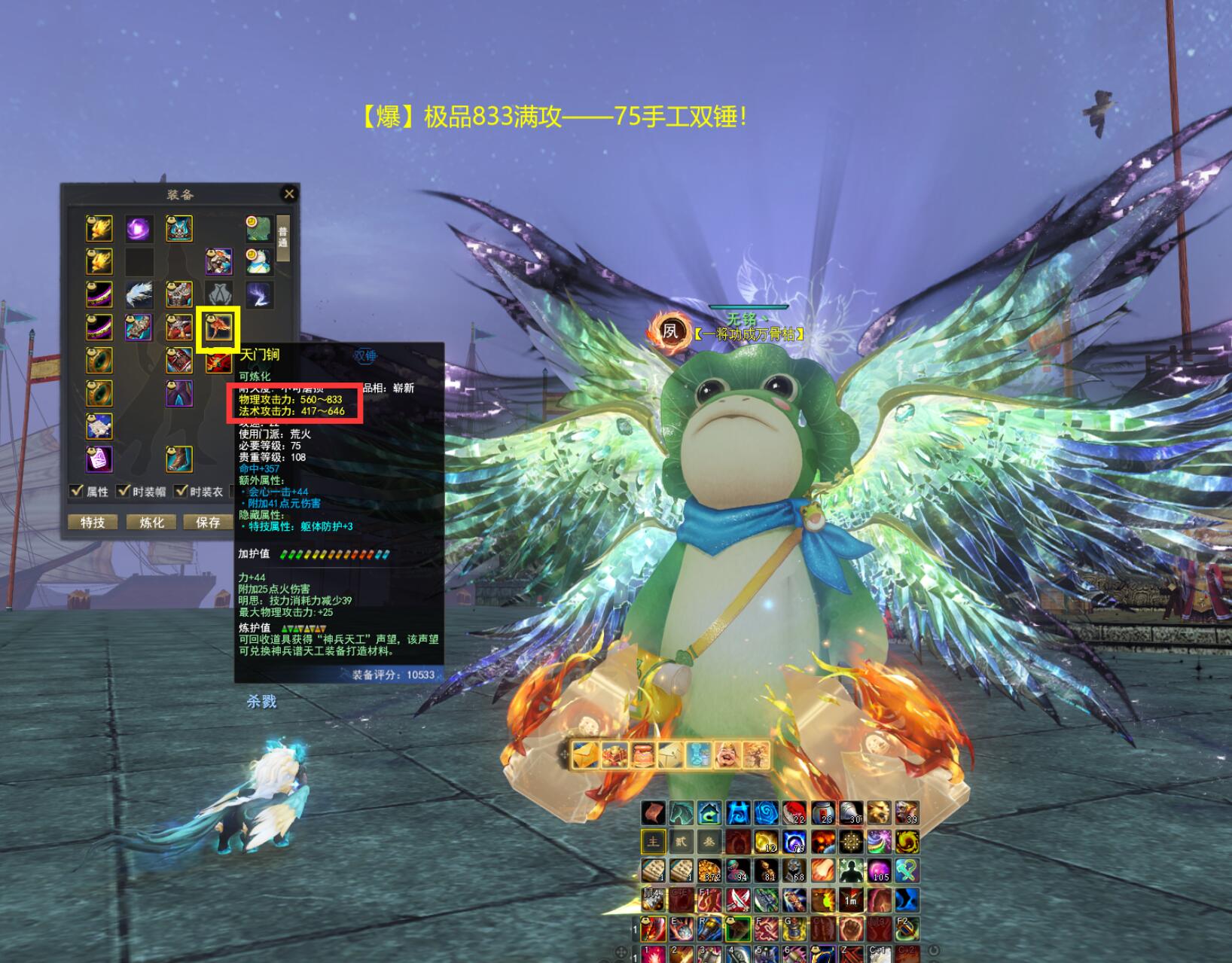The height and width of the screenshot is (963, 1232).
Task: Open the laughing fortune god icon
Action: click(727, 754)
